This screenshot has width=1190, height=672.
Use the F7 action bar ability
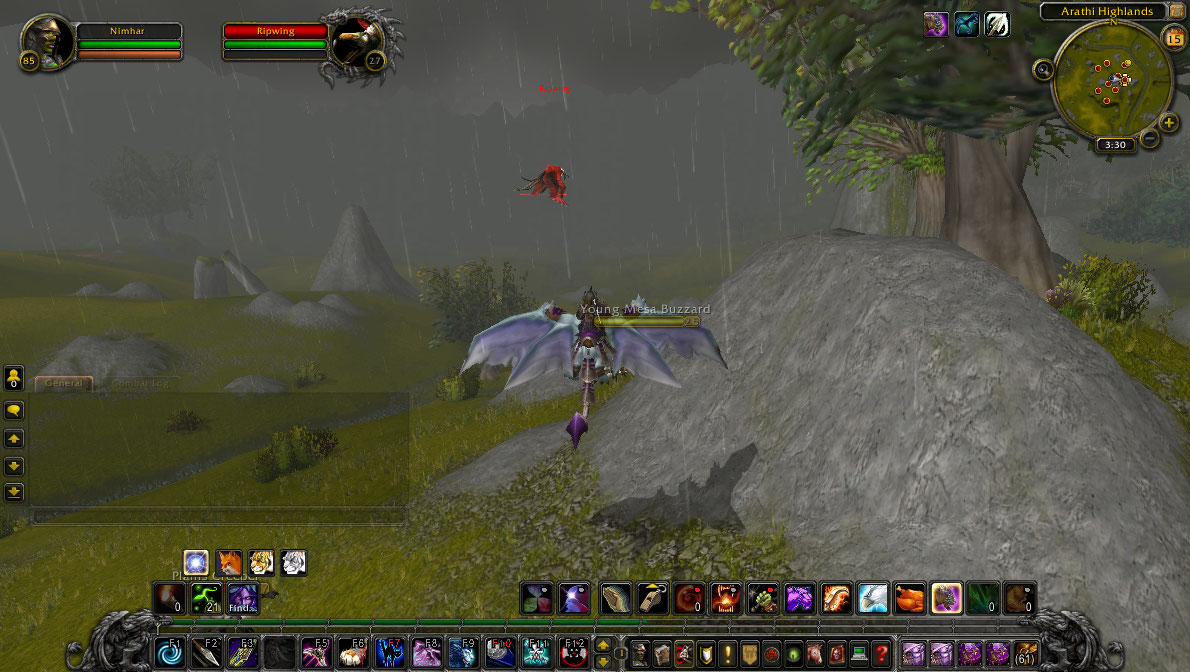coord(389,653)
